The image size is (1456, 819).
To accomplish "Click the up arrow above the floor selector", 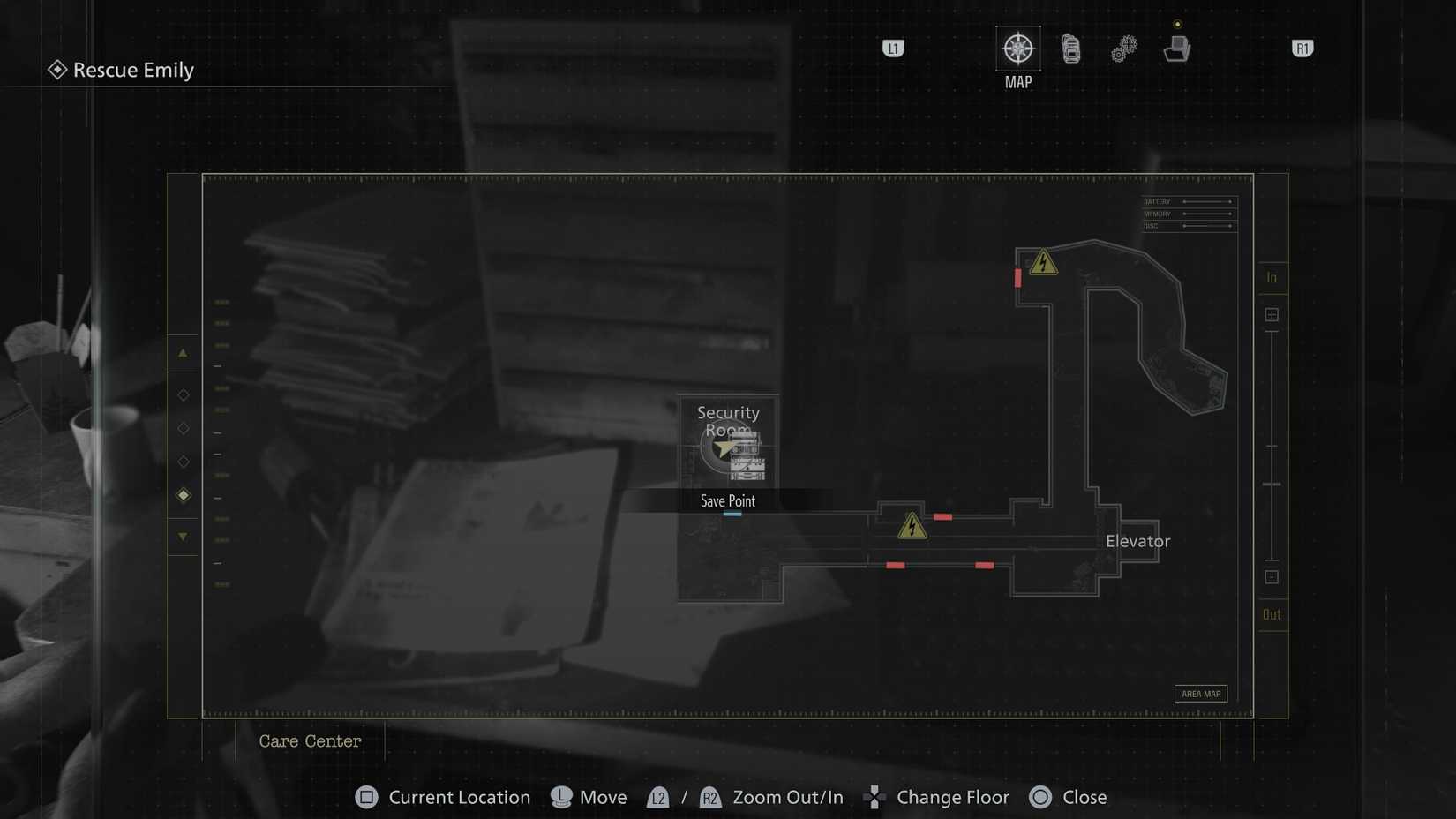I will 184,354.
